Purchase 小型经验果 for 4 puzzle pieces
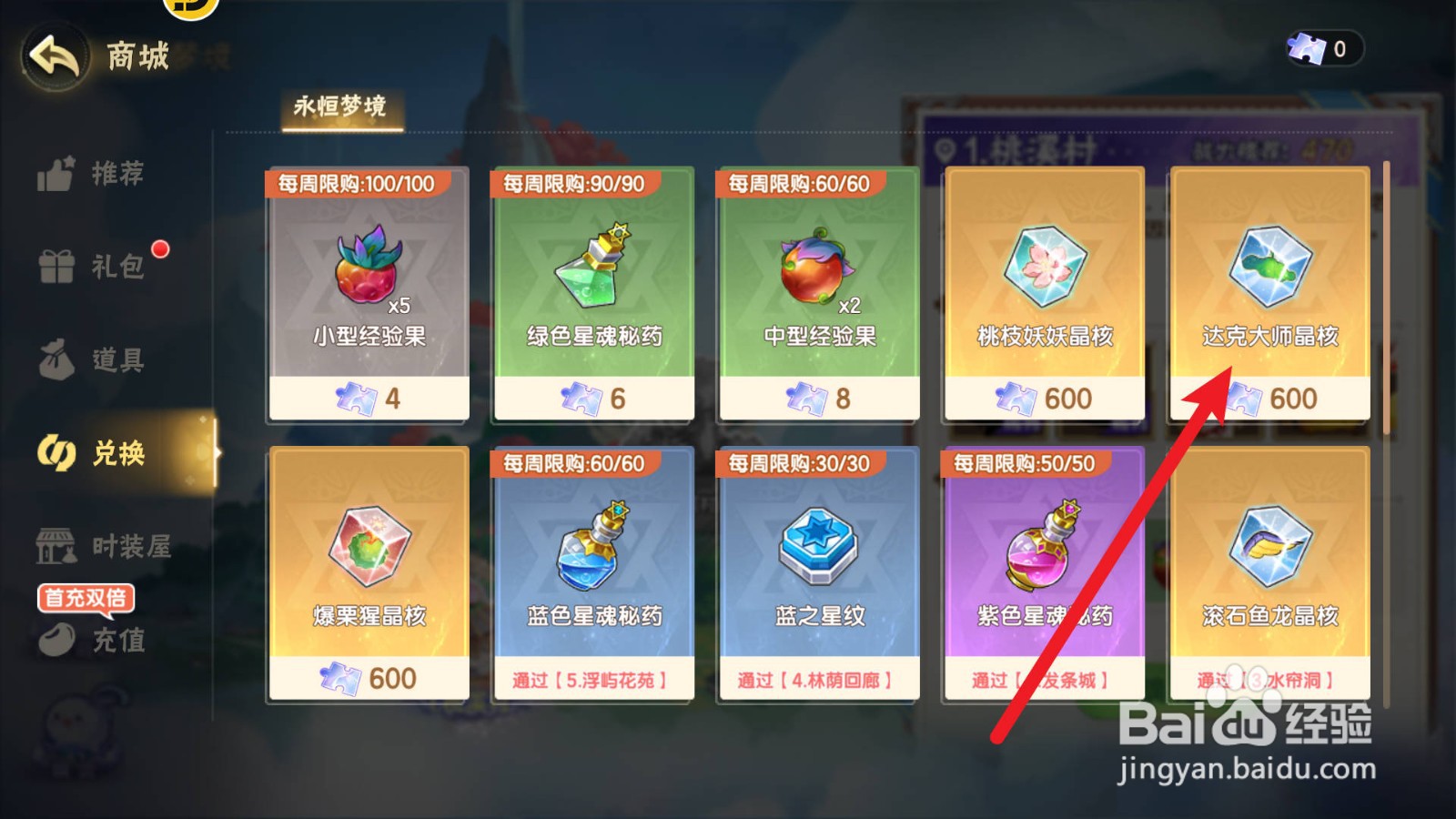Viewport: 1456px width, 819px height. click(x=369, y=291)
